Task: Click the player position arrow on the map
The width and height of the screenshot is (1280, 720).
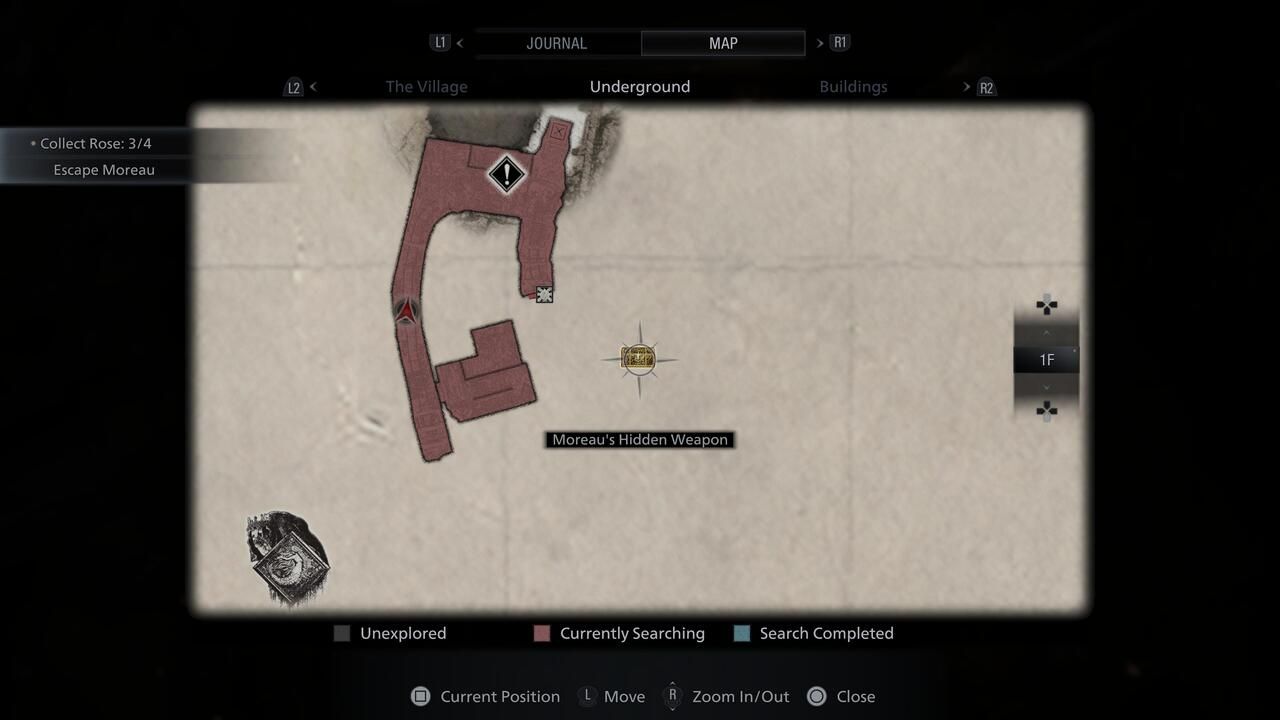Action: click(404, 310)
